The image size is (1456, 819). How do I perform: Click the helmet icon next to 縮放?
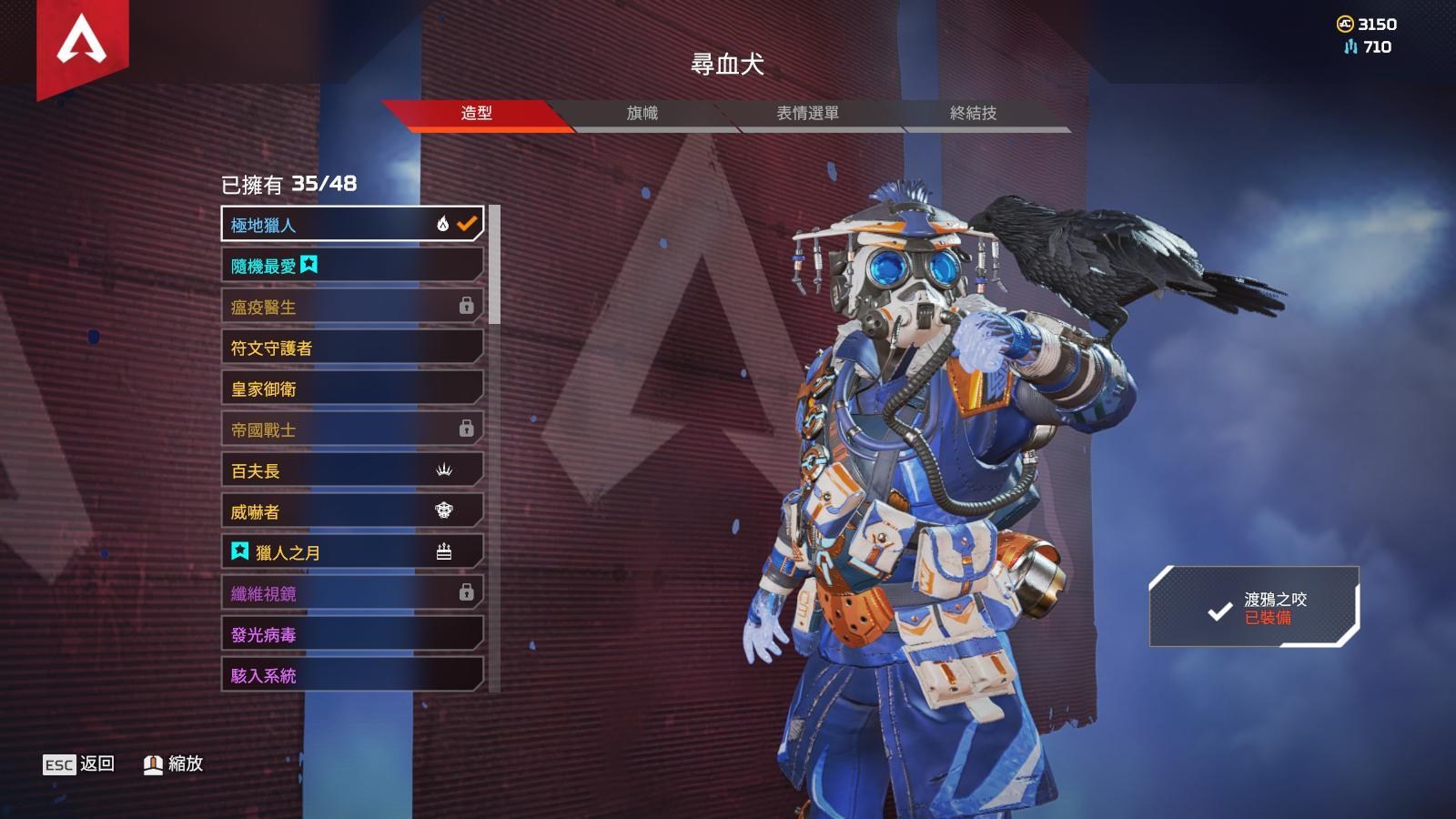click(x=154, y=764)
